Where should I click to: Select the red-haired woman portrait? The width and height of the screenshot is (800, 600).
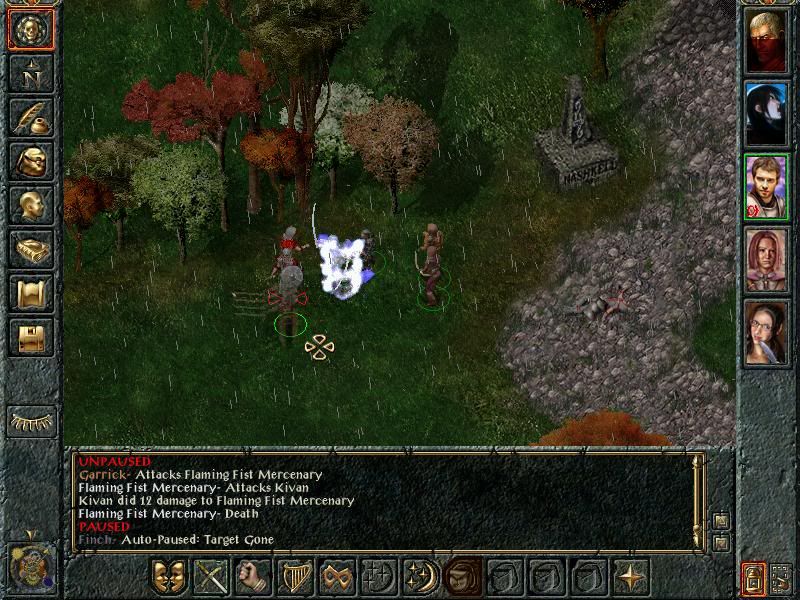coord(767,260)
